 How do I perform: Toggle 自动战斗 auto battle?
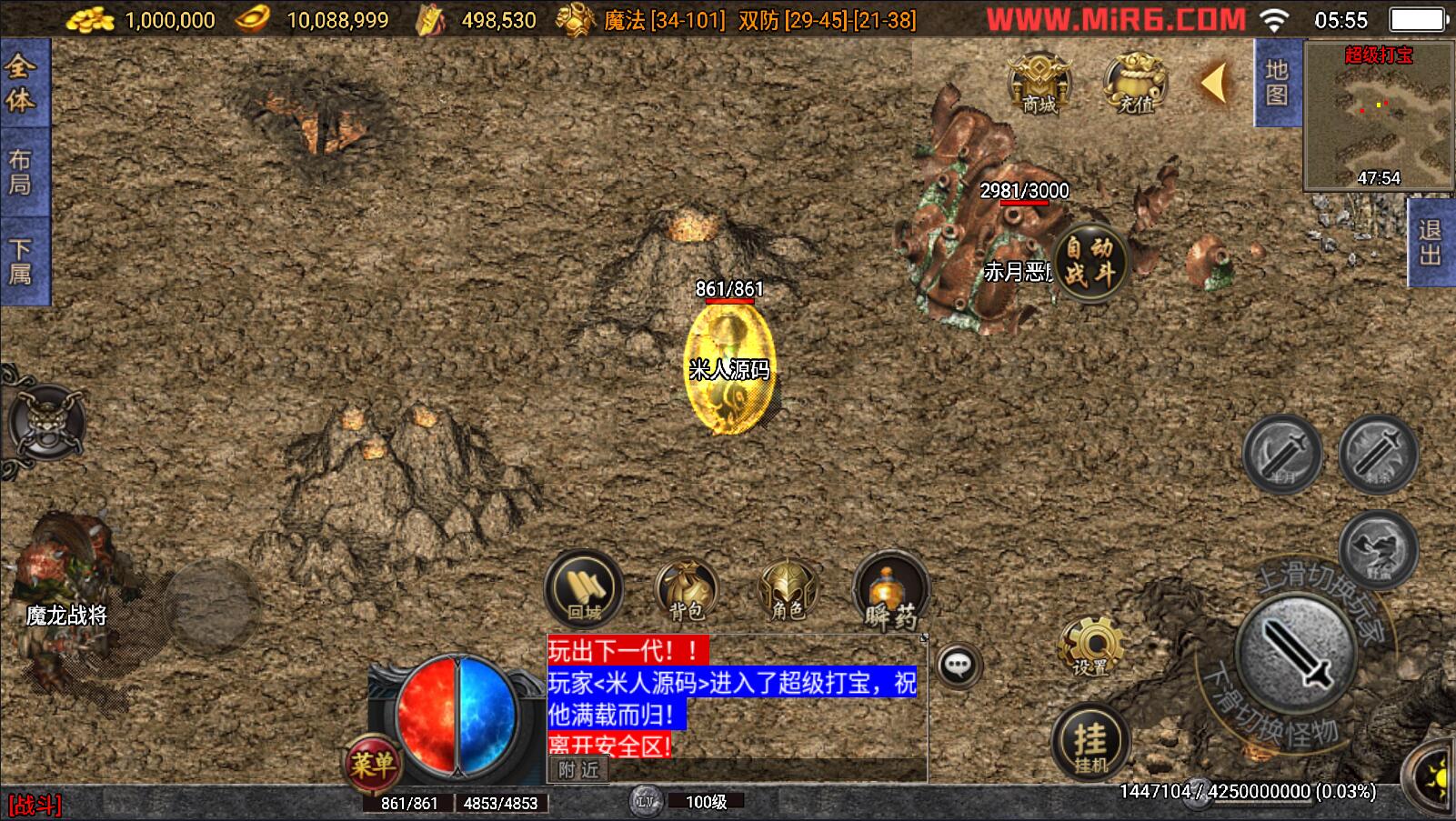coord(1089,261)
